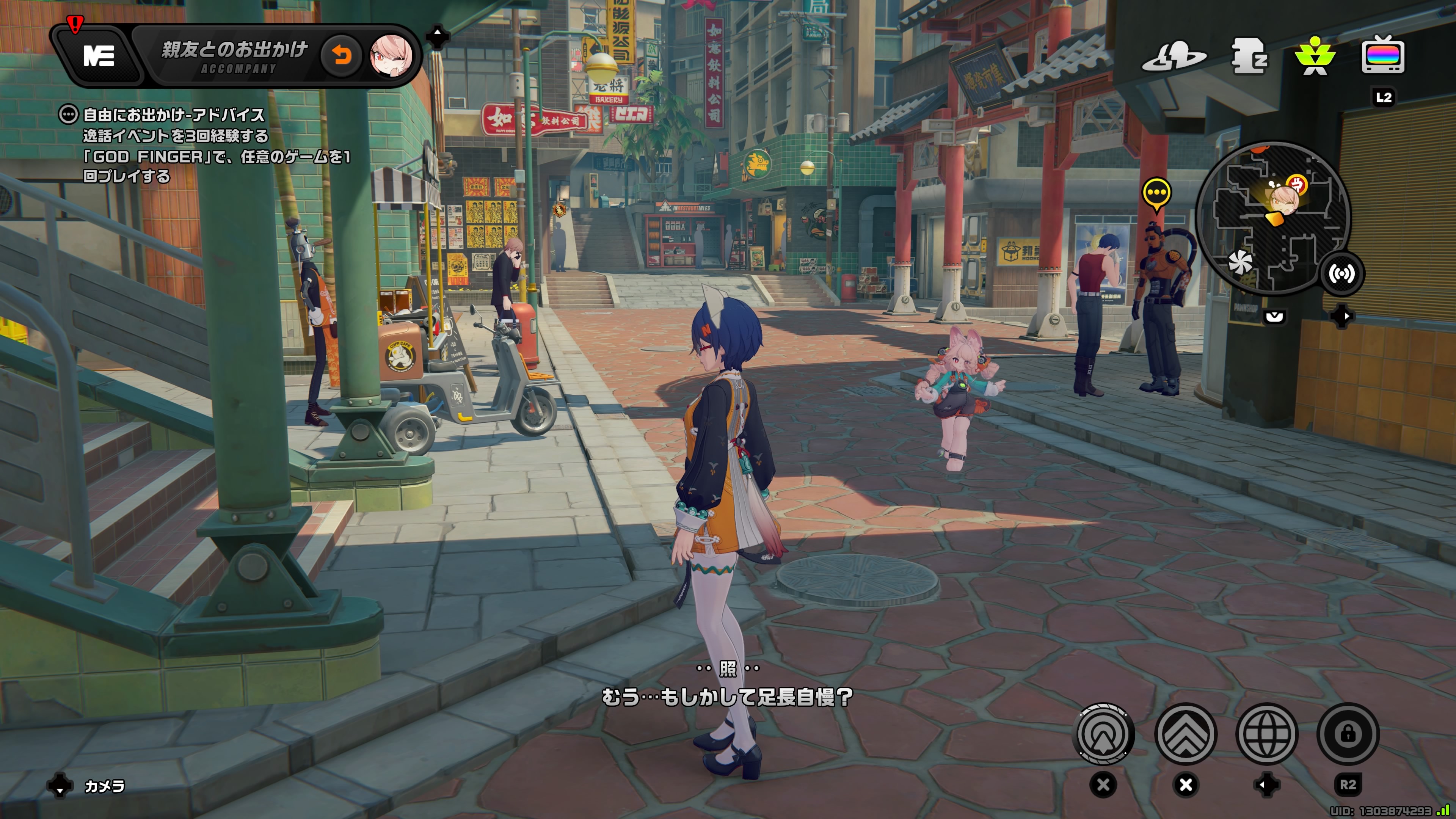Open the ME main menu button
Screen dimensions: 1456x819
point(99,55)
